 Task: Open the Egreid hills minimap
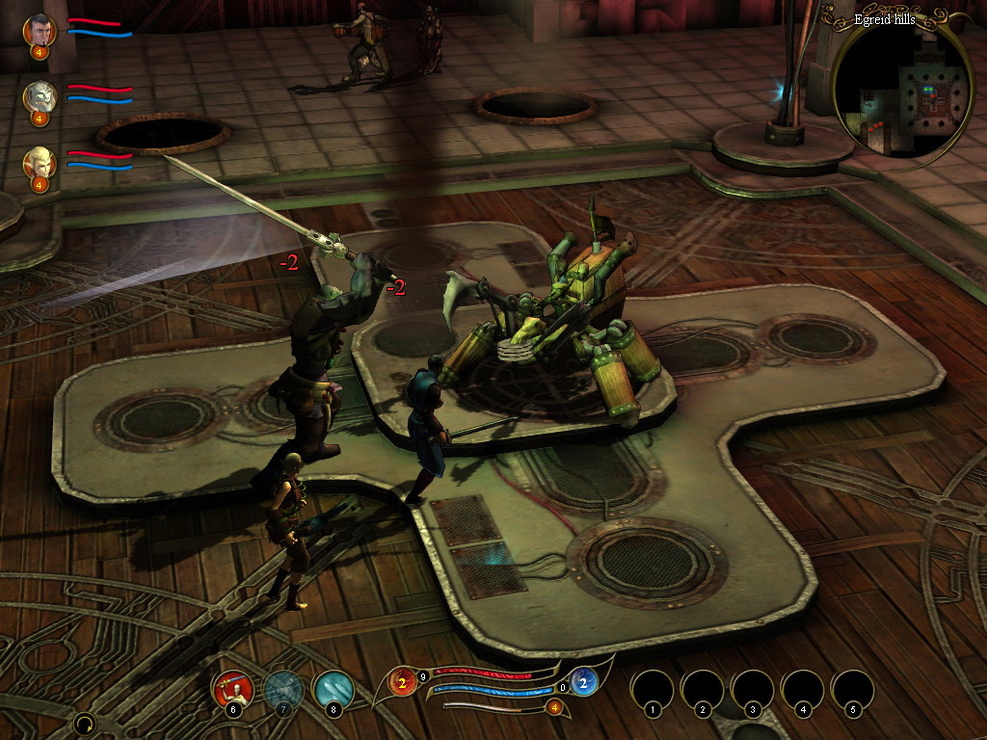click(x=902, y=90)
